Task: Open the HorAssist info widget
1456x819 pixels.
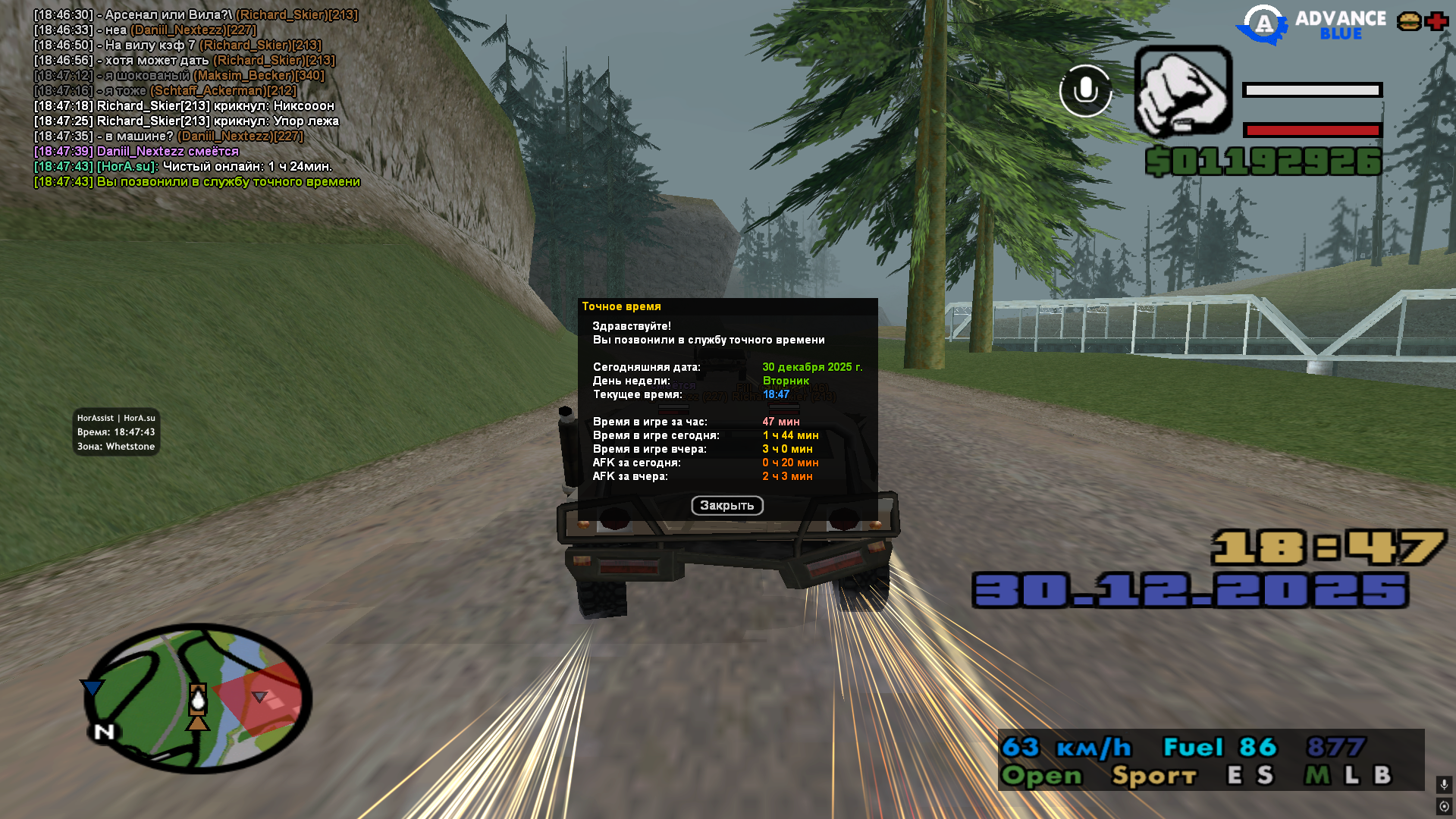Action: [x=116, y=432]
